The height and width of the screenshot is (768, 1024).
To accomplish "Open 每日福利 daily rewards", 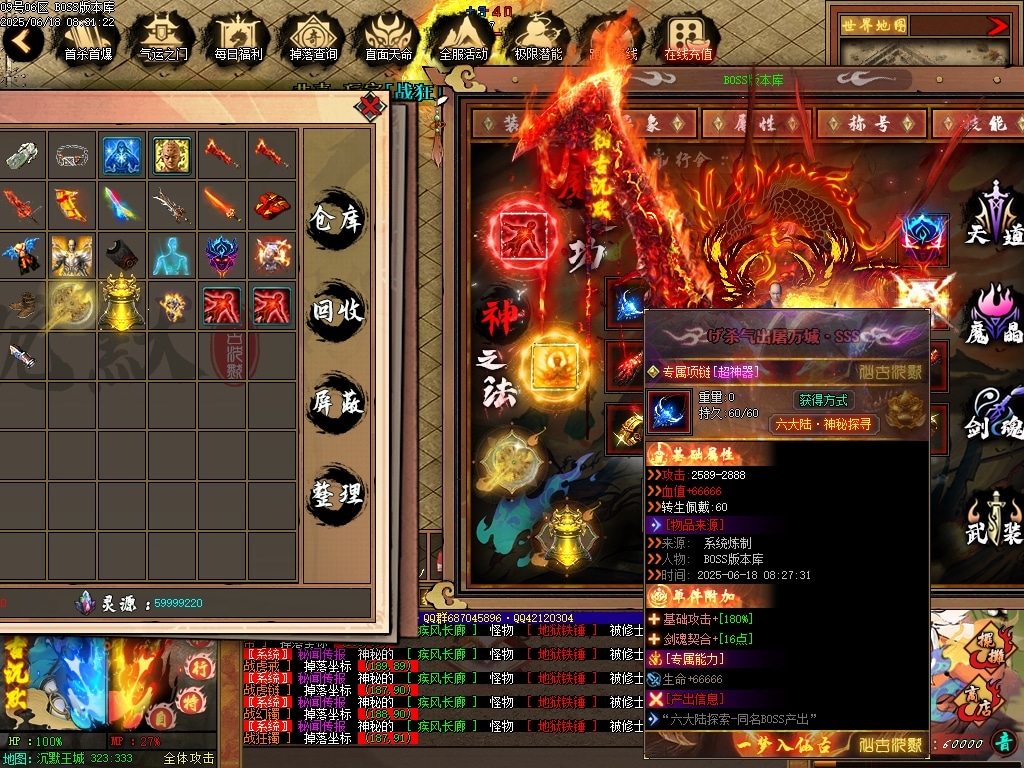I will (238, 37).
